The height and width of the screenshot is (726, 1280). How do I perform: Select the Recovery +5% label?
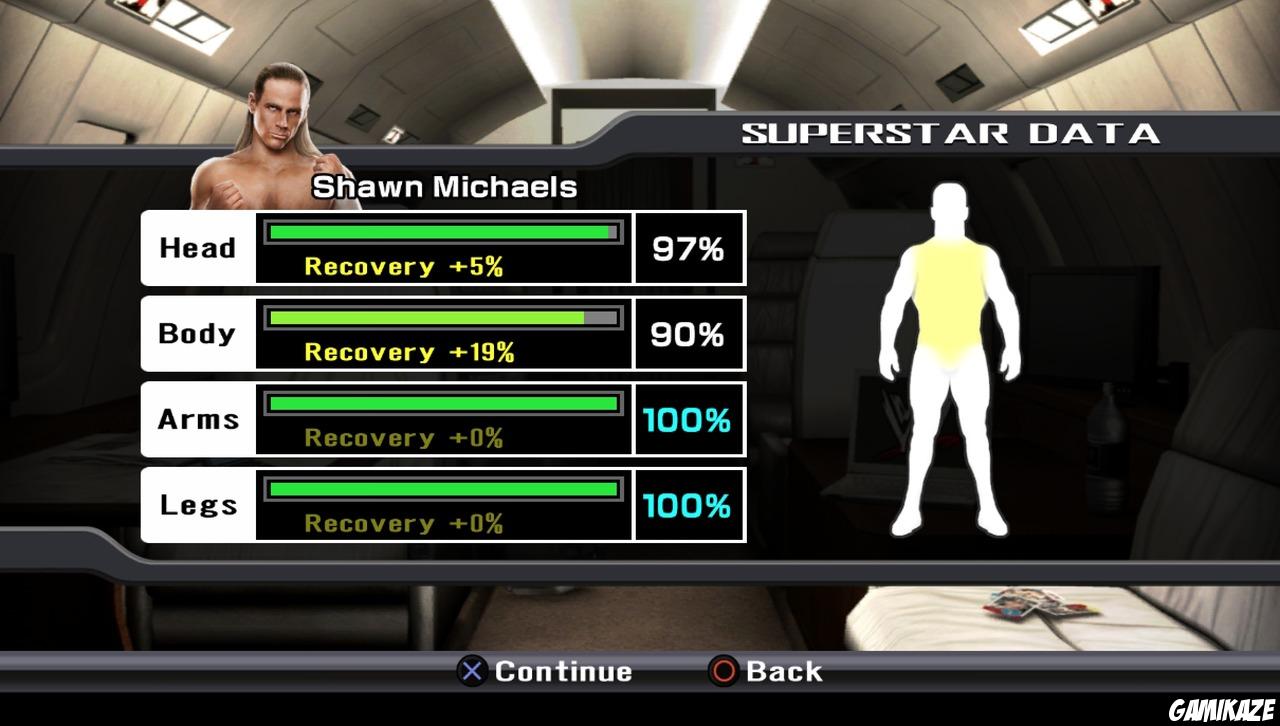point(402,266)
